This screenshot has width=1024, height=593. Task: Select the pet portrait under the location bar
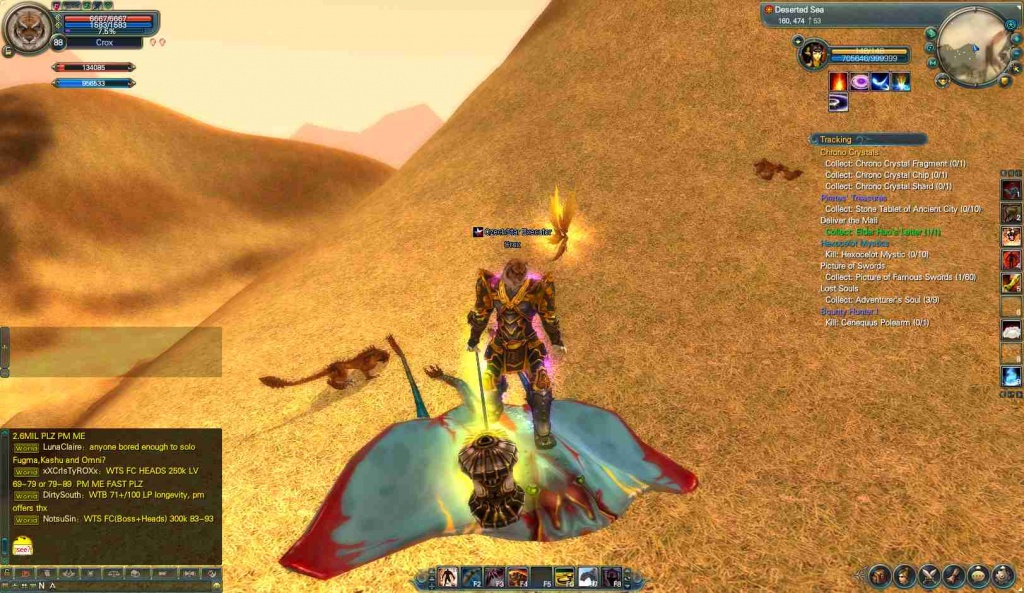[x=811, y=53]
